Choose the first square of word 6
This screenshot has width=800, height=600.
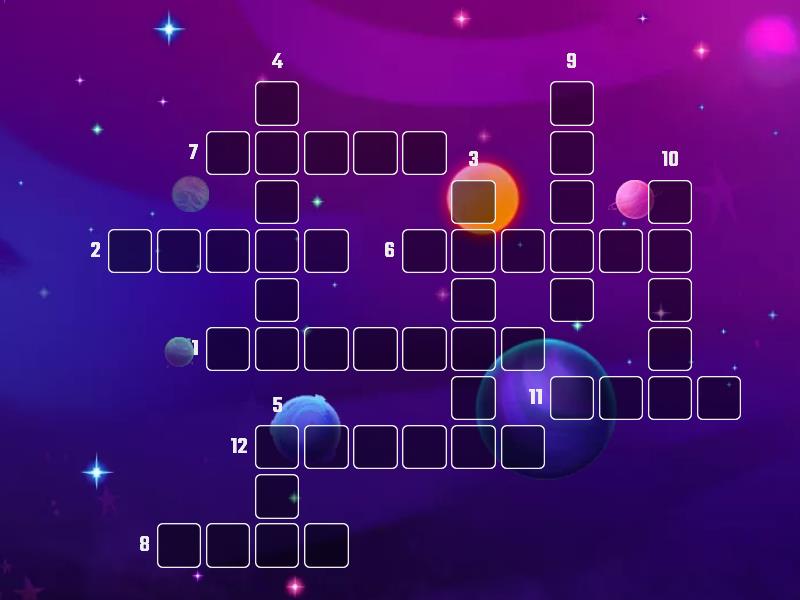pos(424,251)
